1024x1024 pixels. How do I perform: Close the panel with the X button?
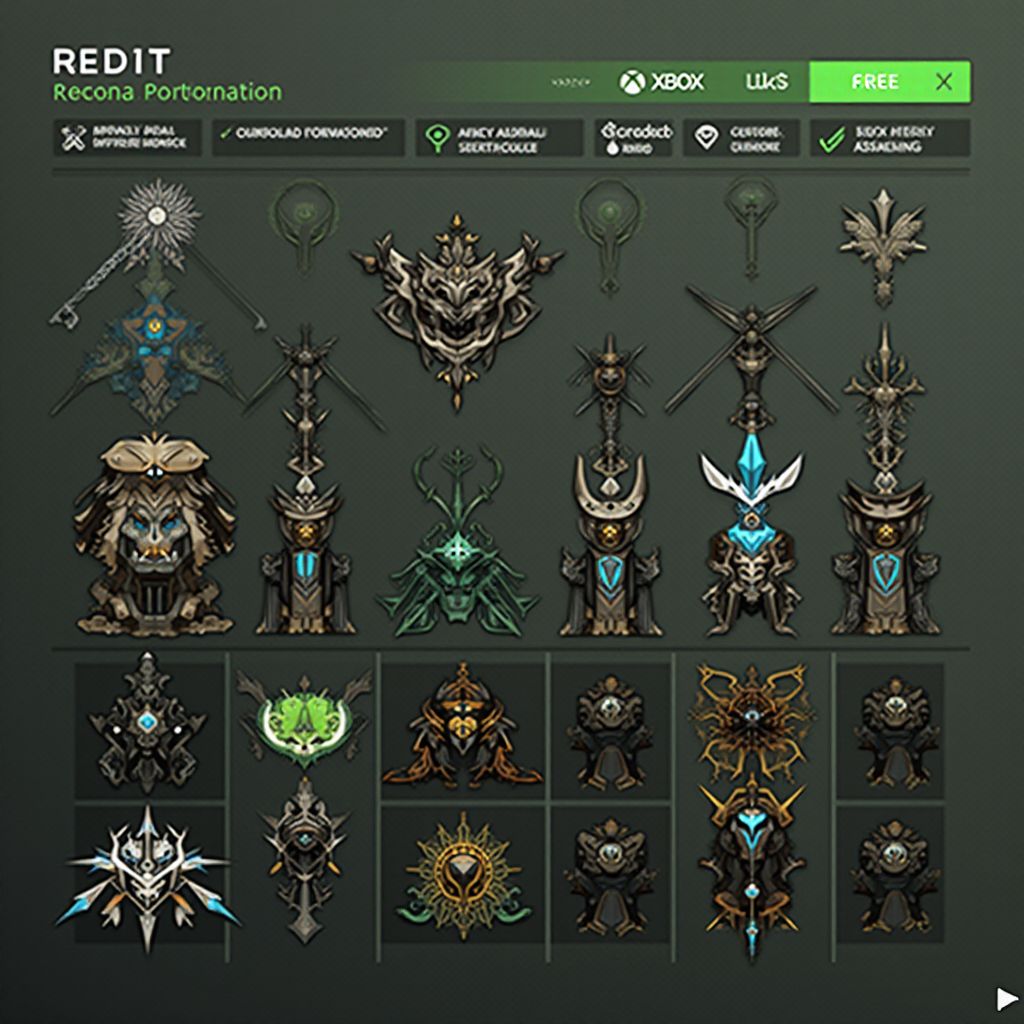tap(943, 82)
